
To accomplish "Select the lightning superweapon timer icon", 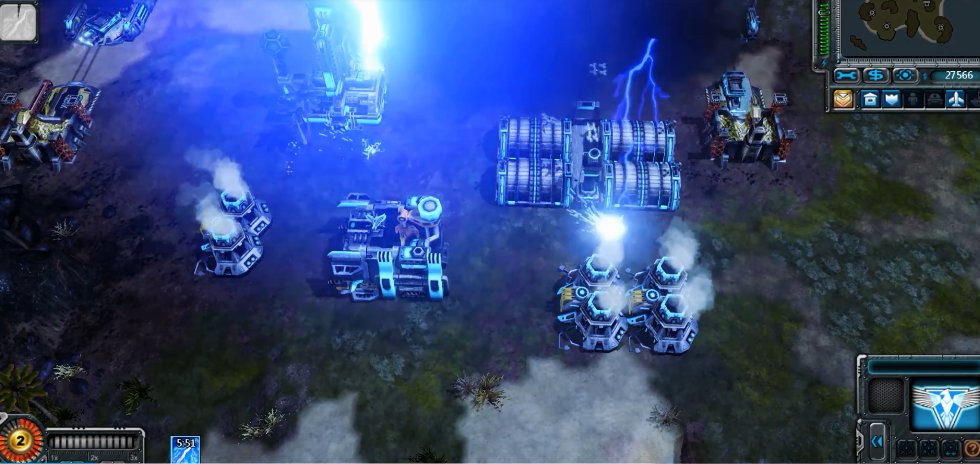I will click(x=185, y=449).
